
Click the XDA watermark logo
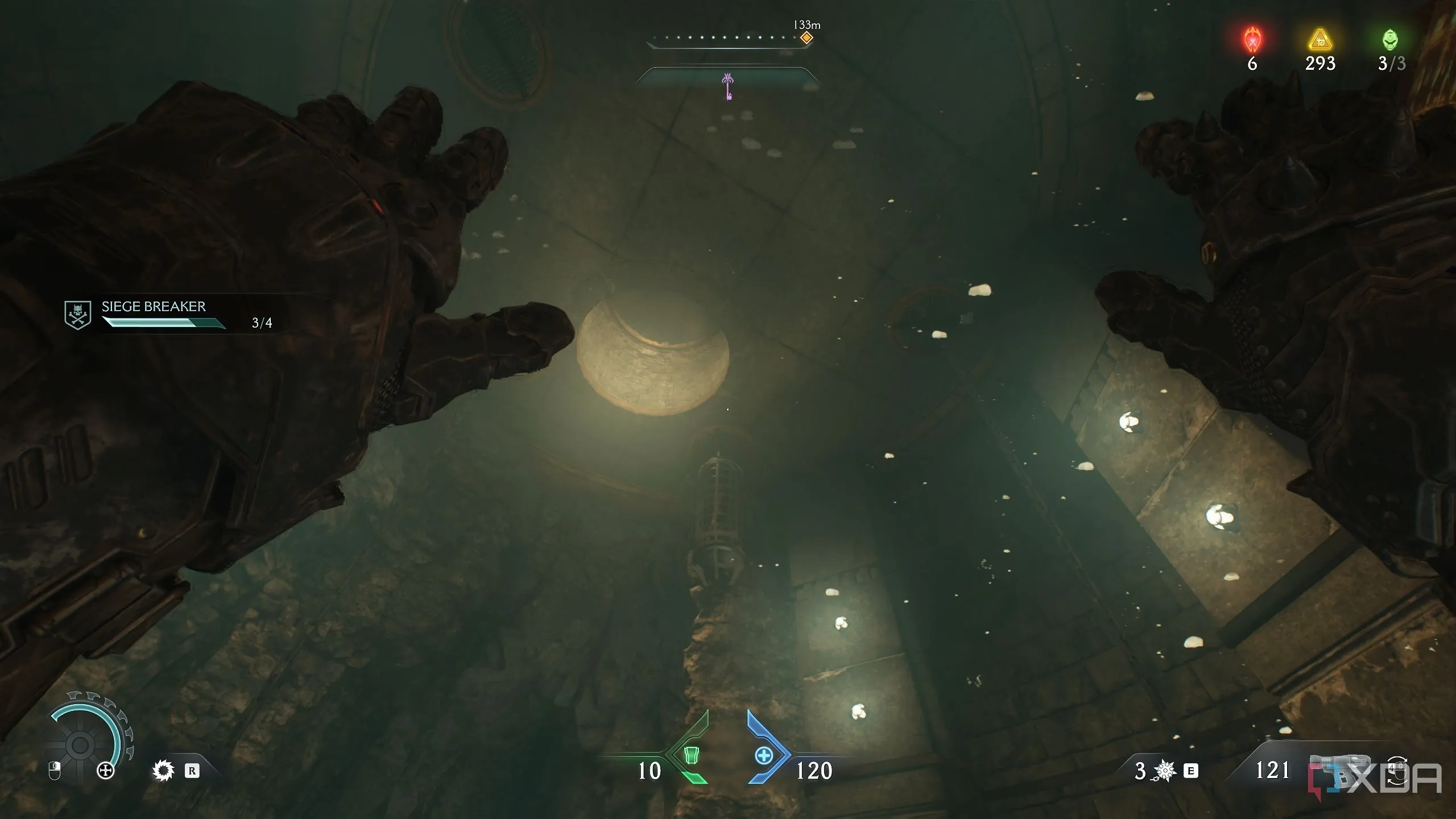coord(1376,779)
